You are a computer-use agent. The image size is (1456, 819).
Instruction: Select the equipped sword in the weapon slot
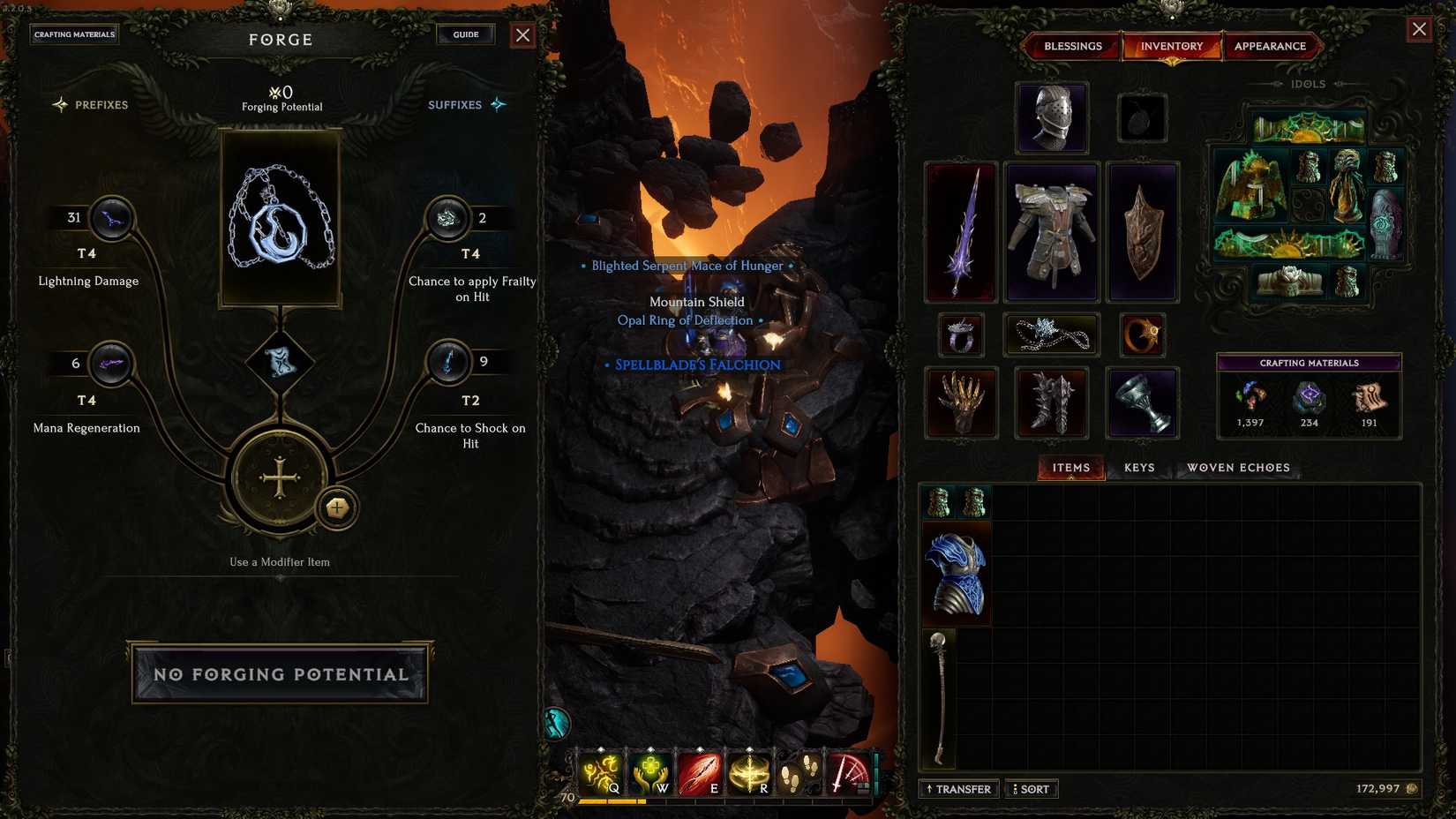click(960, 231)
